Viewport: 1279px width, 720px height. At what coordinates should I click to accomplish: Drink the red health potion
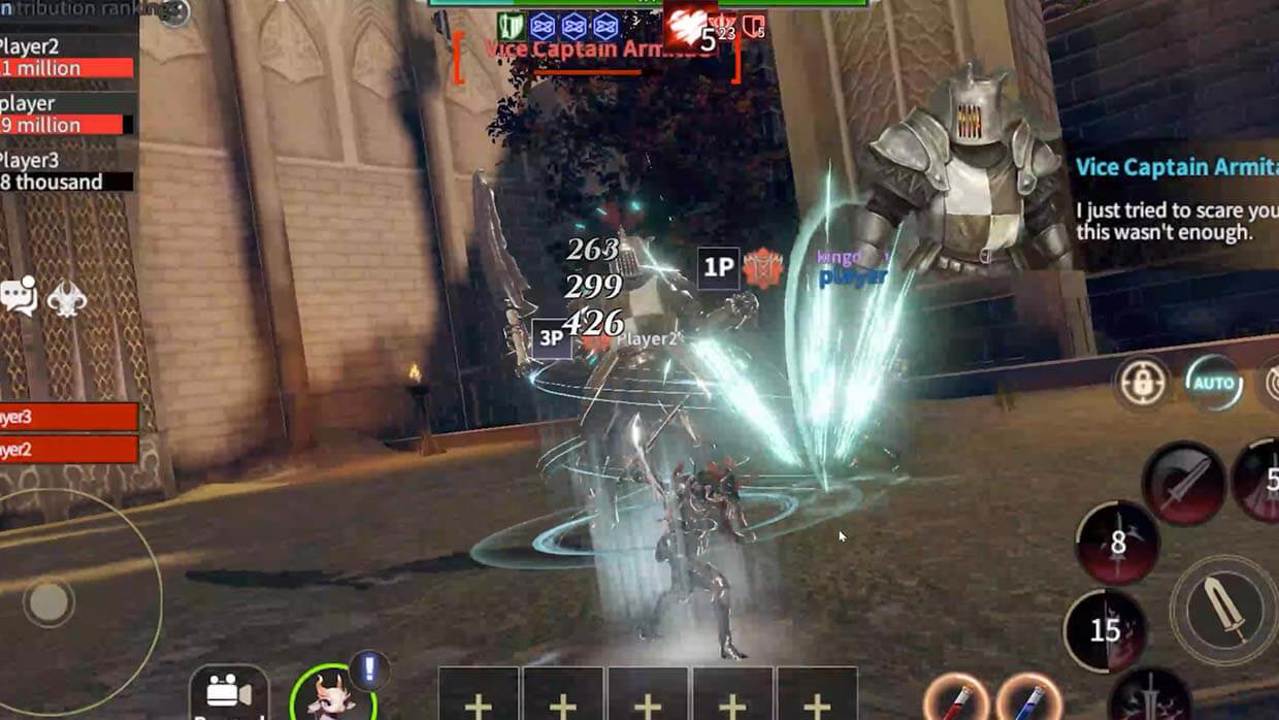[957, 699]
